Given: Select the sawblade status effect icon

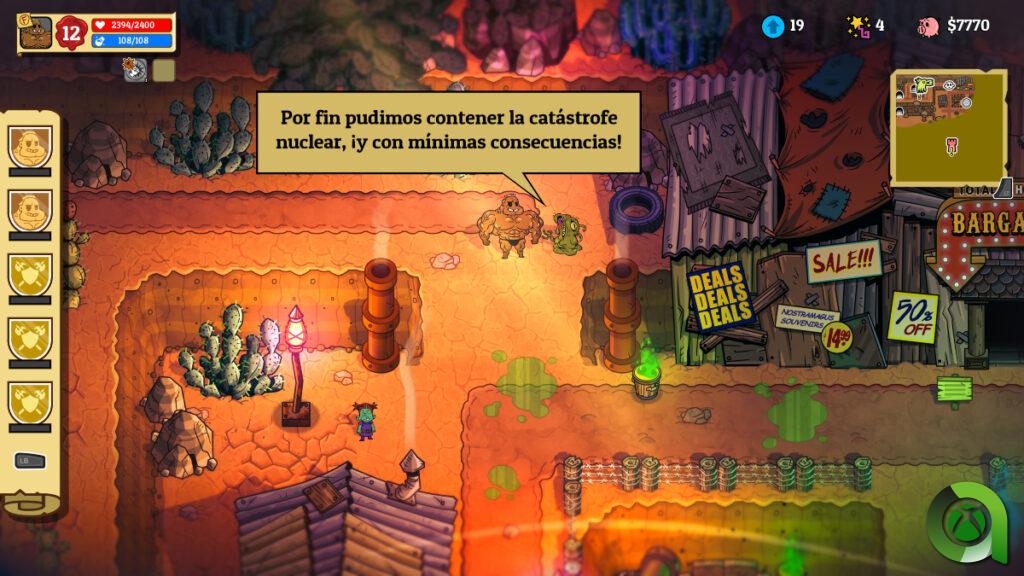Looking at the screenshot, I should [x=135, y=69].
